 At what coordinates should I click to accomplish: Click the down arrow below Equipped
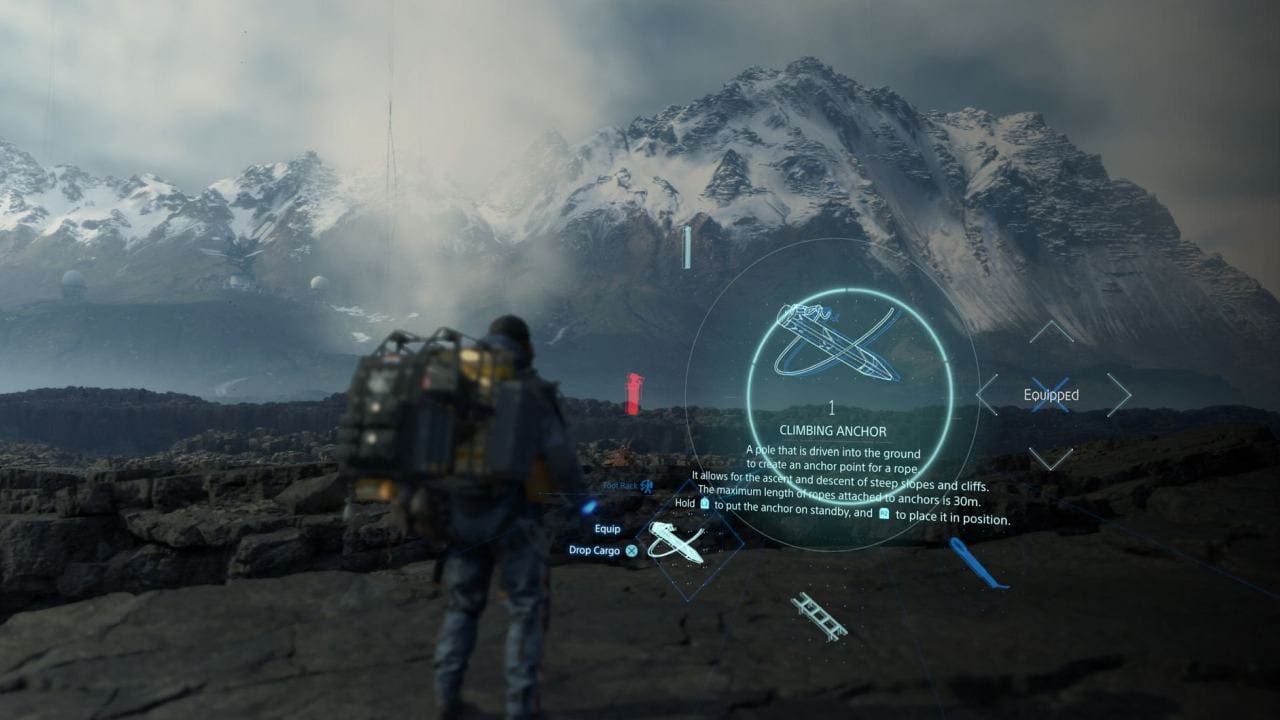[x=1051, y=459]
